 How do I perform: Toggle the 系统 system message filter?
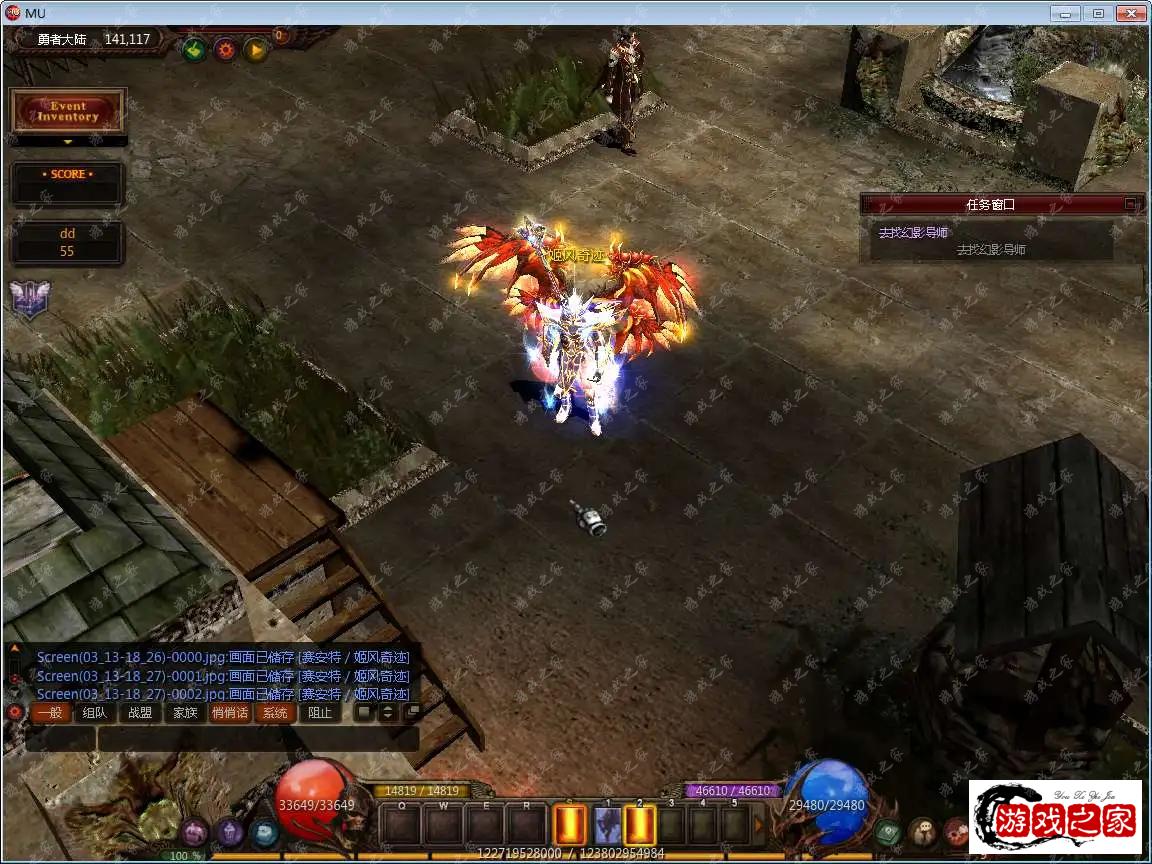[x=275, y=713]
